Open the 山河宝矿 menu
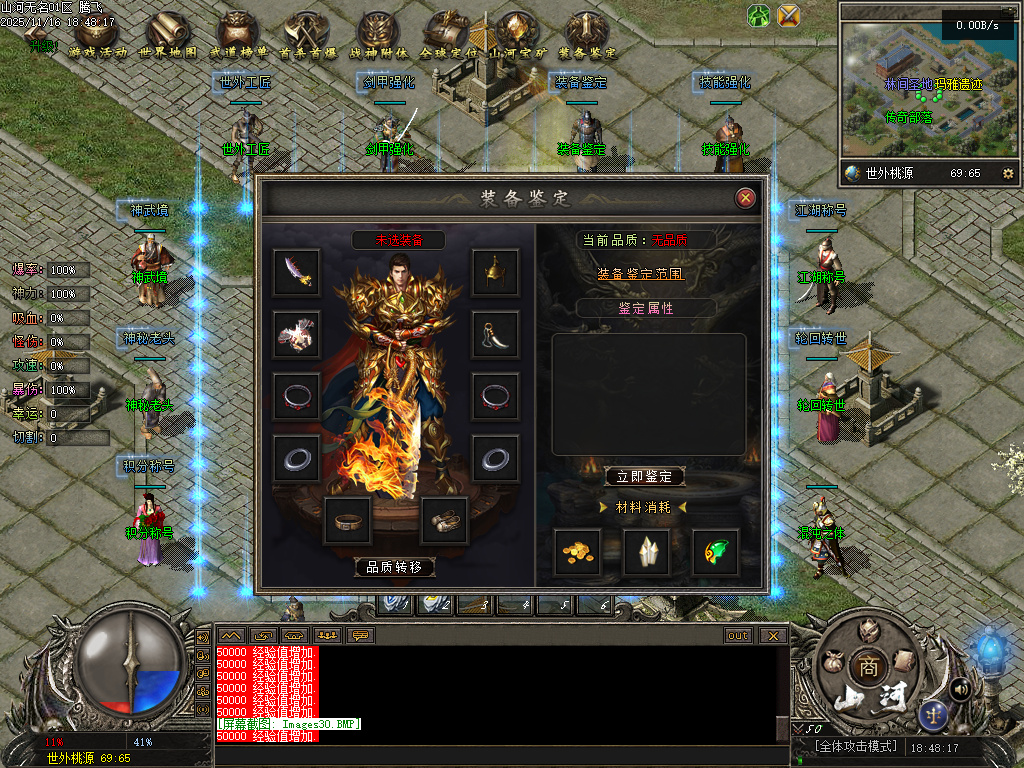Image resolution: width=1024 pixels, height=768 pixels. coord(516,36)
